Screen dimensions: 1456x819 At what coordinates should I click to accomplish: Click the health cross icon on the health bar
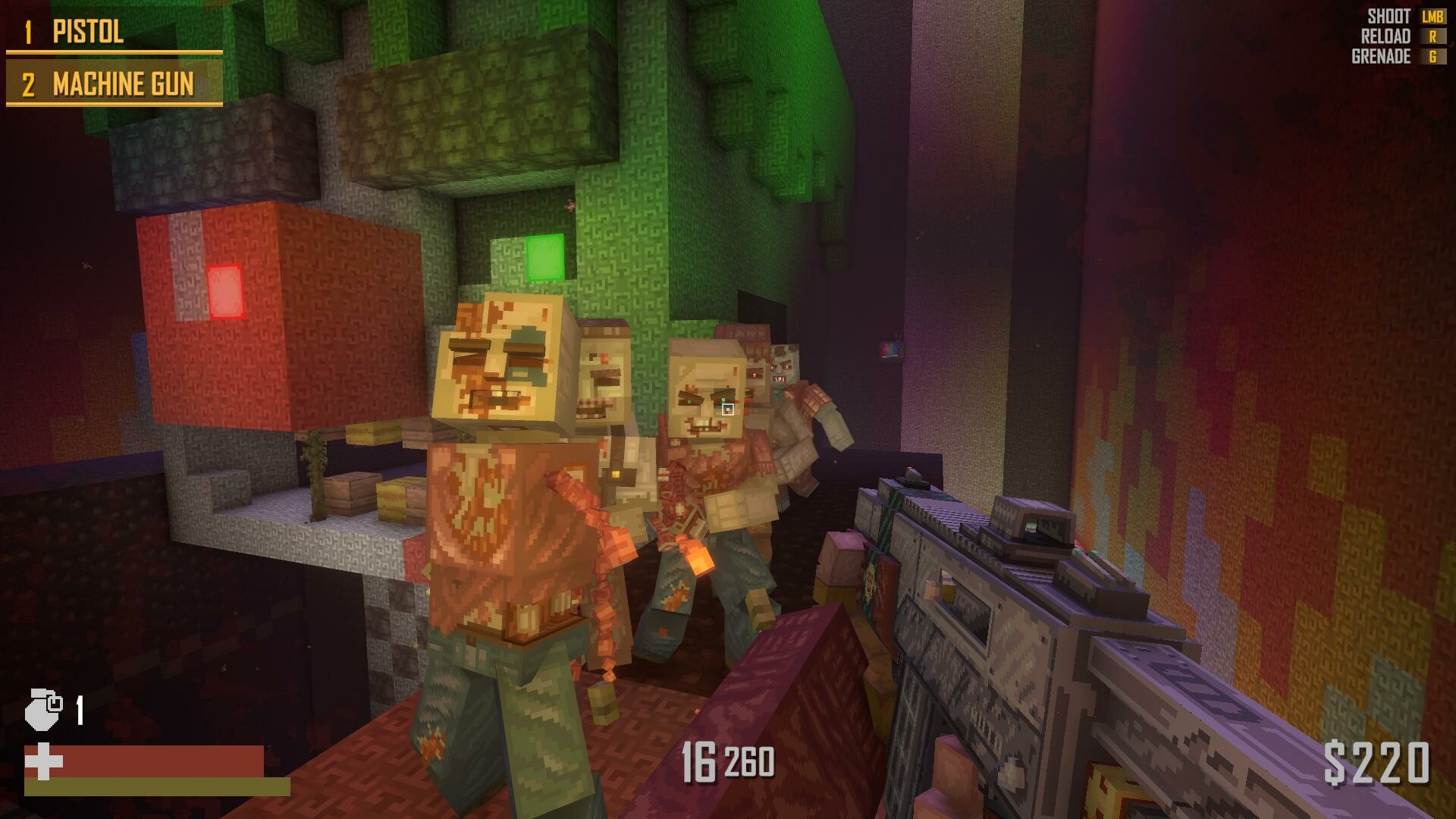point(43,761)
